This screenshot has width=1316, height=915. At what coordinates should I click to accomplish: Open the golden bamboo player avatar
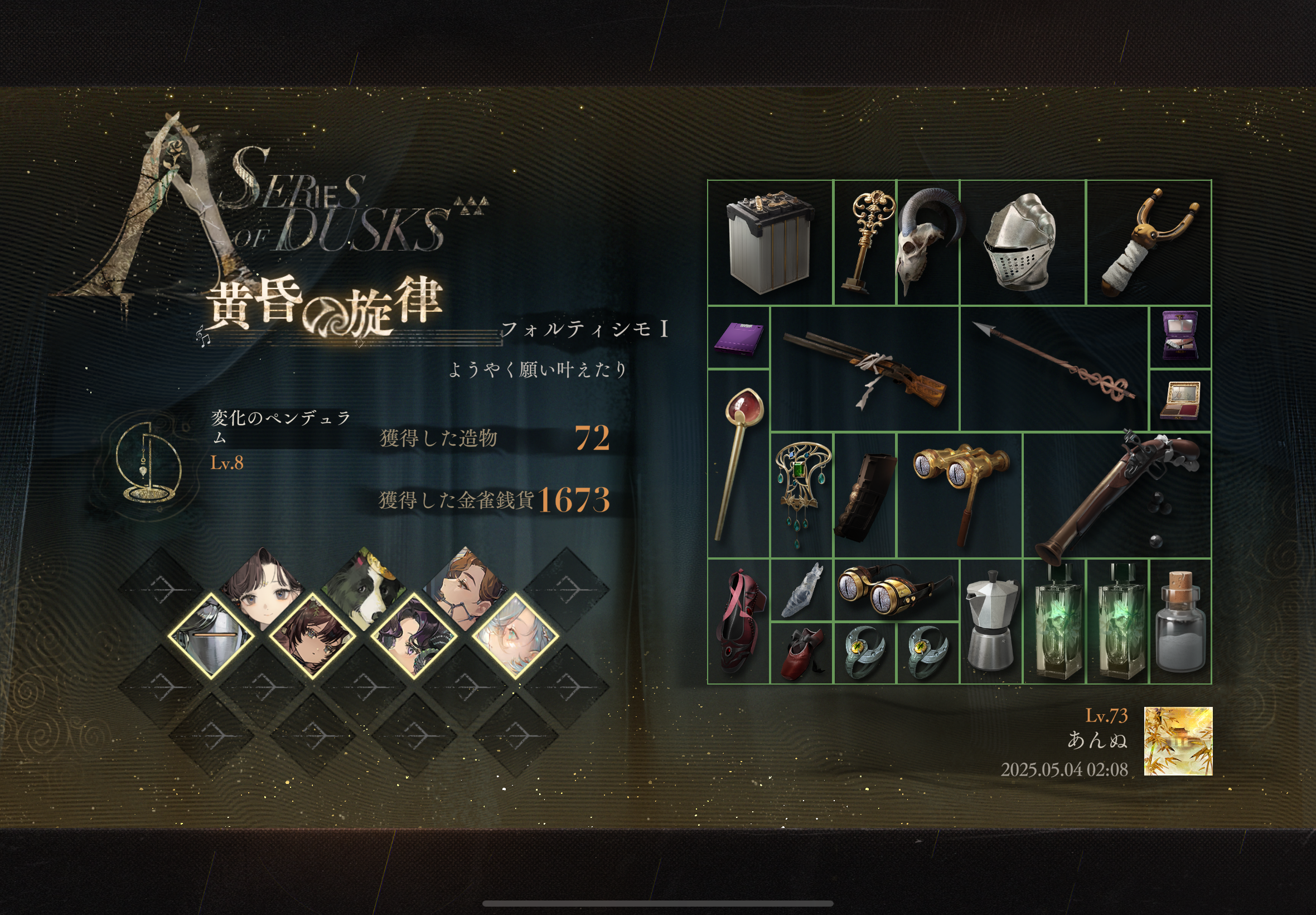pos(1178,741)
